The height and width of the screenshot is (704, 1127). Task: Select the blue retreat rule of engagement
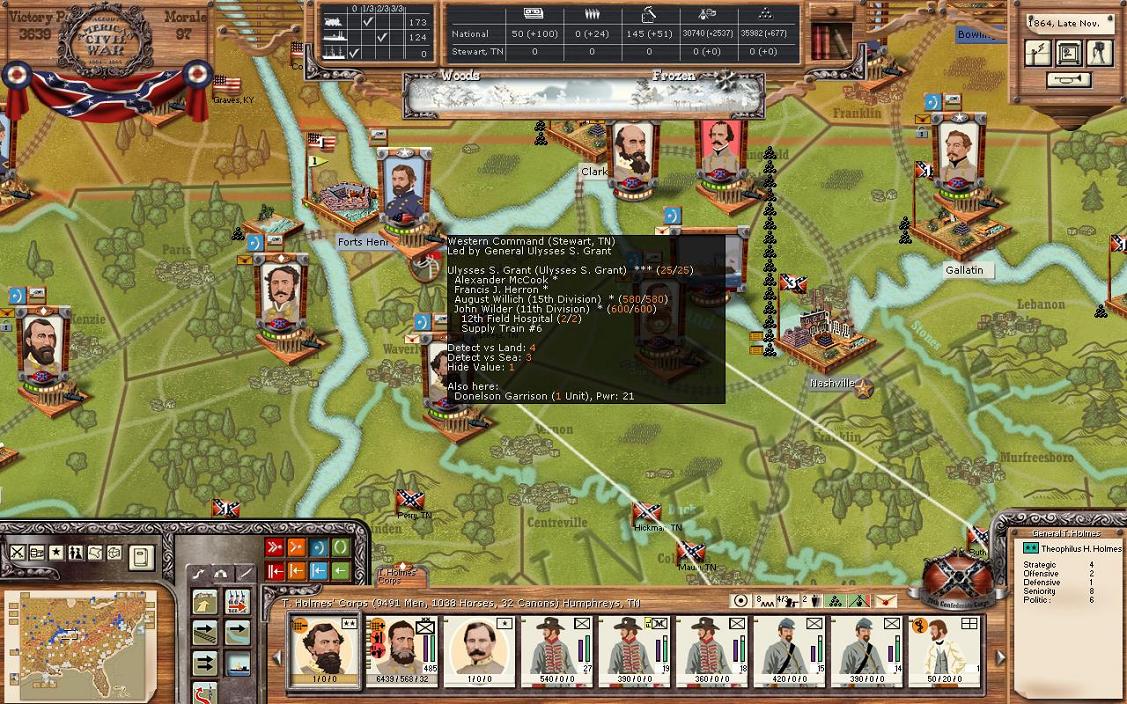tap(319, 571)
